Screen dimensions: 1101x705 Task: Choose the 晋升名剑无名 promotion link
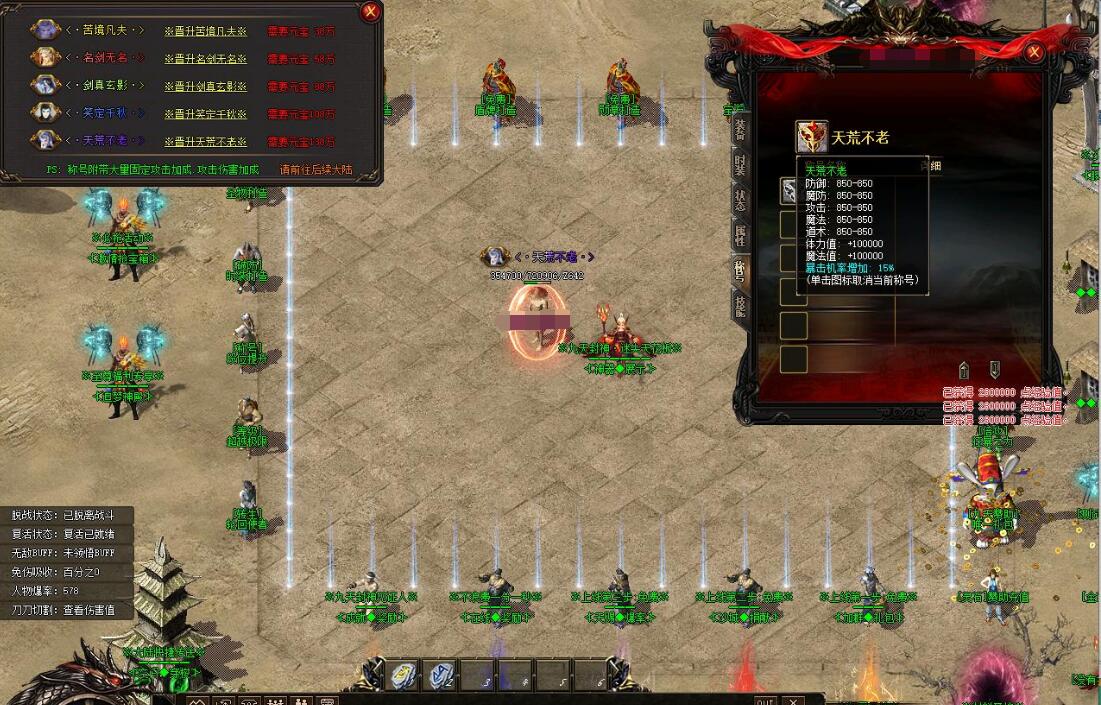(205, 59)
